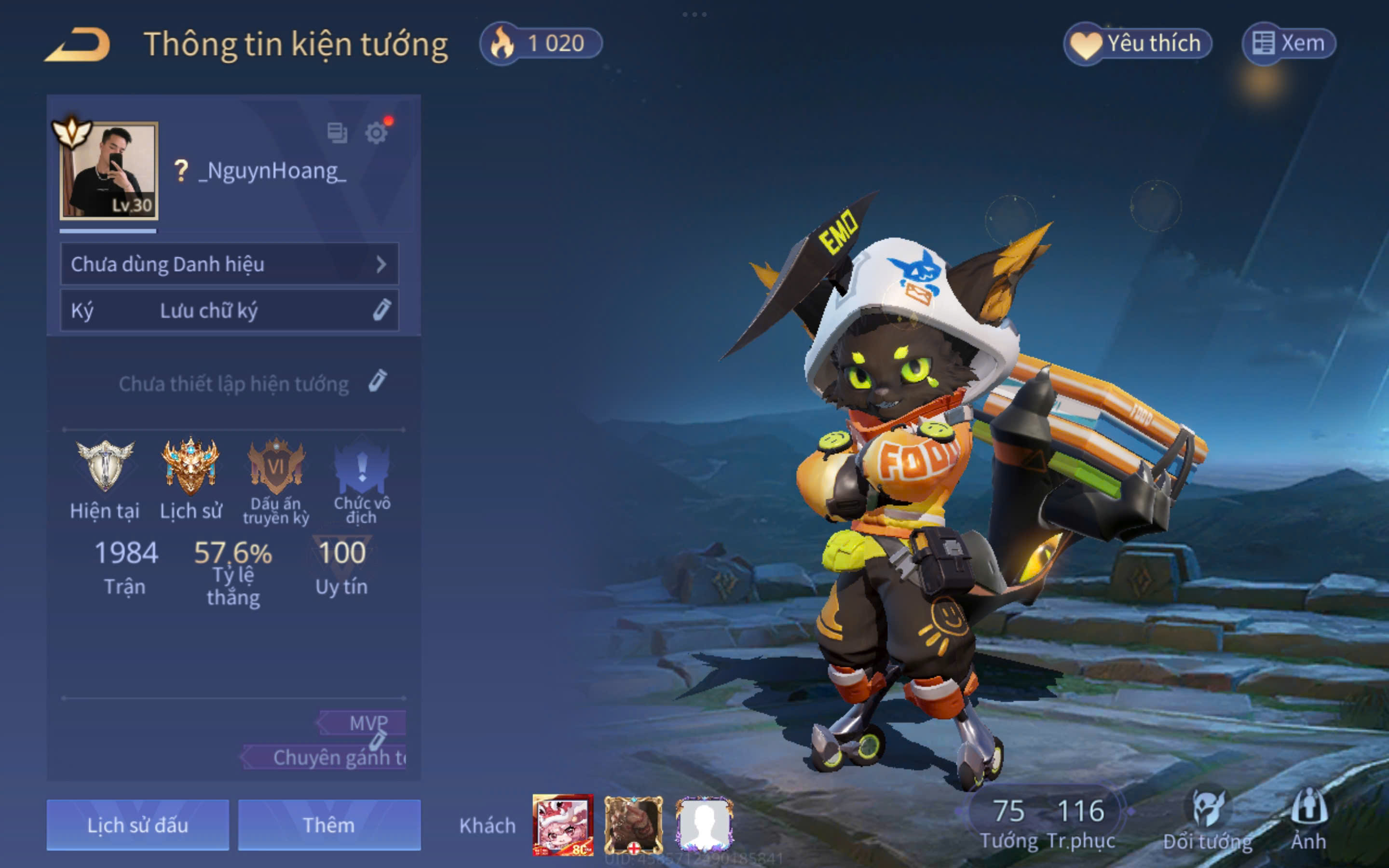Open Chưa dùng Danh hiệu title row
This screenshot has height=868, width=1389.
229,264
